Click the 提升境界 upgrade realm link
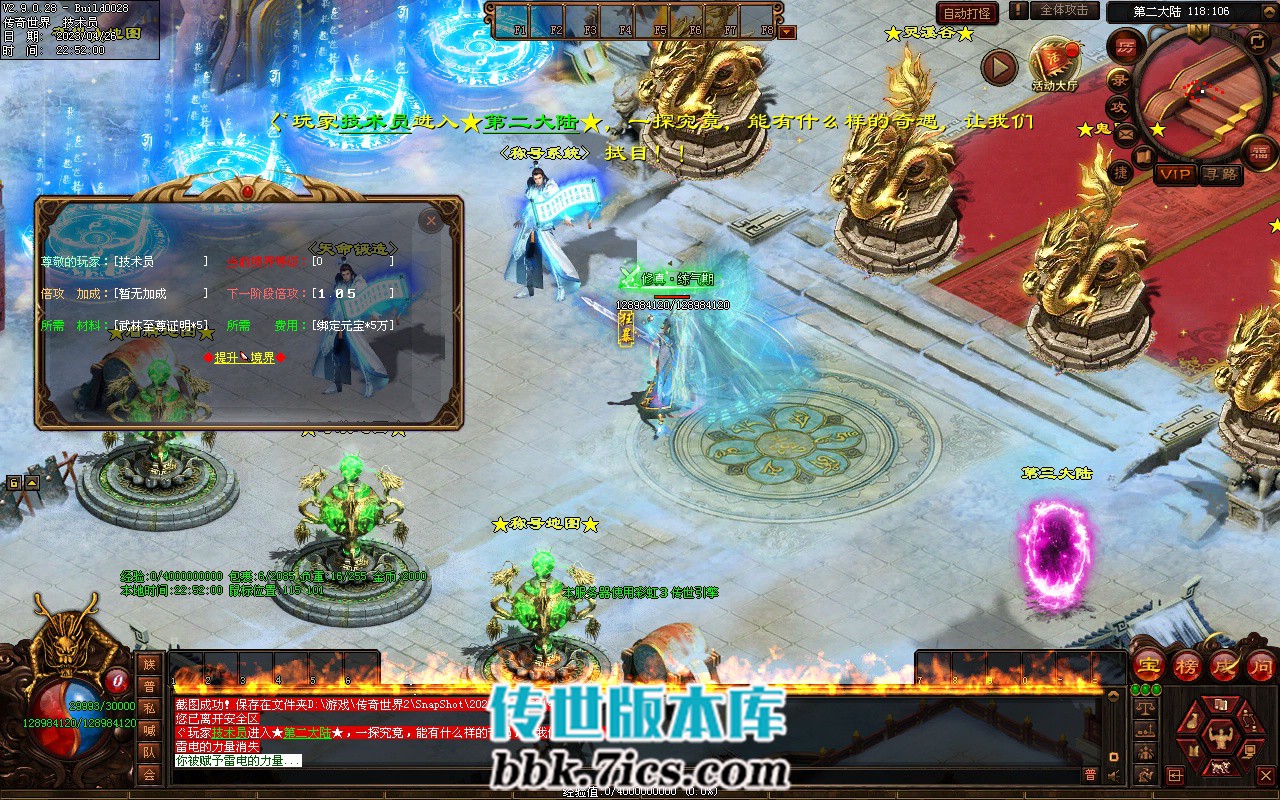The width and height of the screenshot is (1280, 800). (x=245, y=357)
